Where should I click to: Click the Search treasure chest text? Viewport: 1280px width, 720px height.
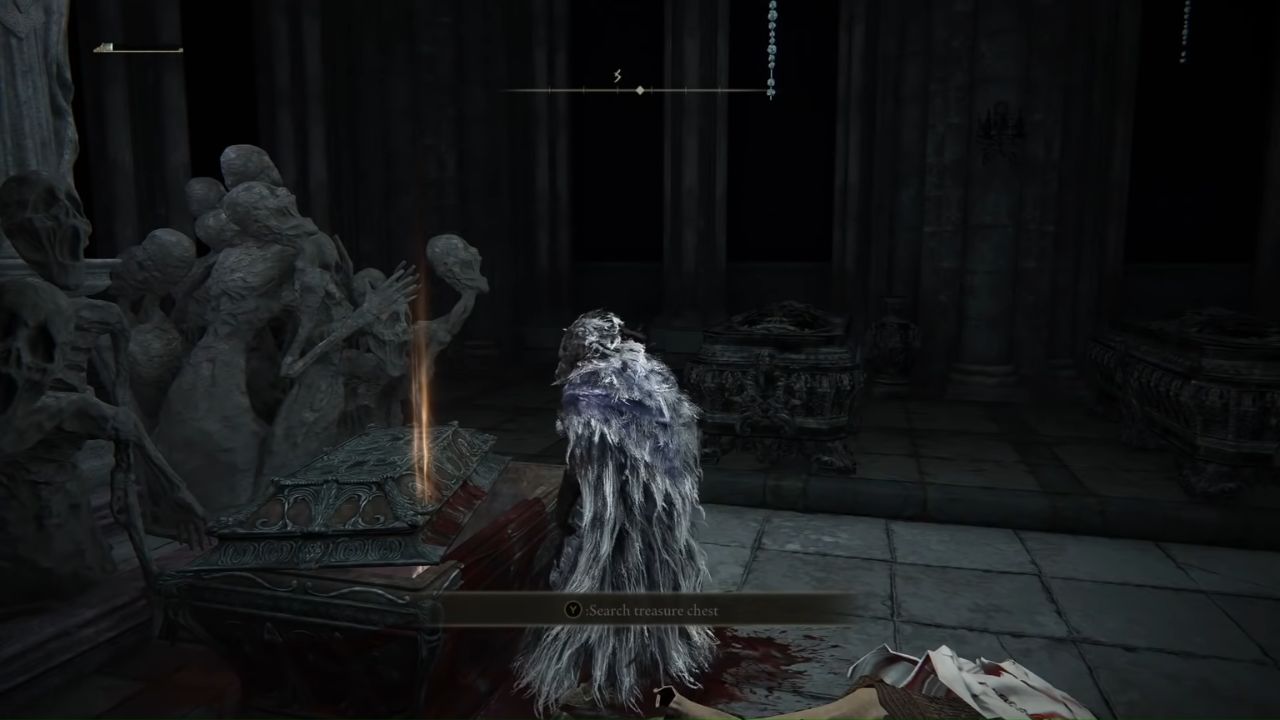point(655,609)
